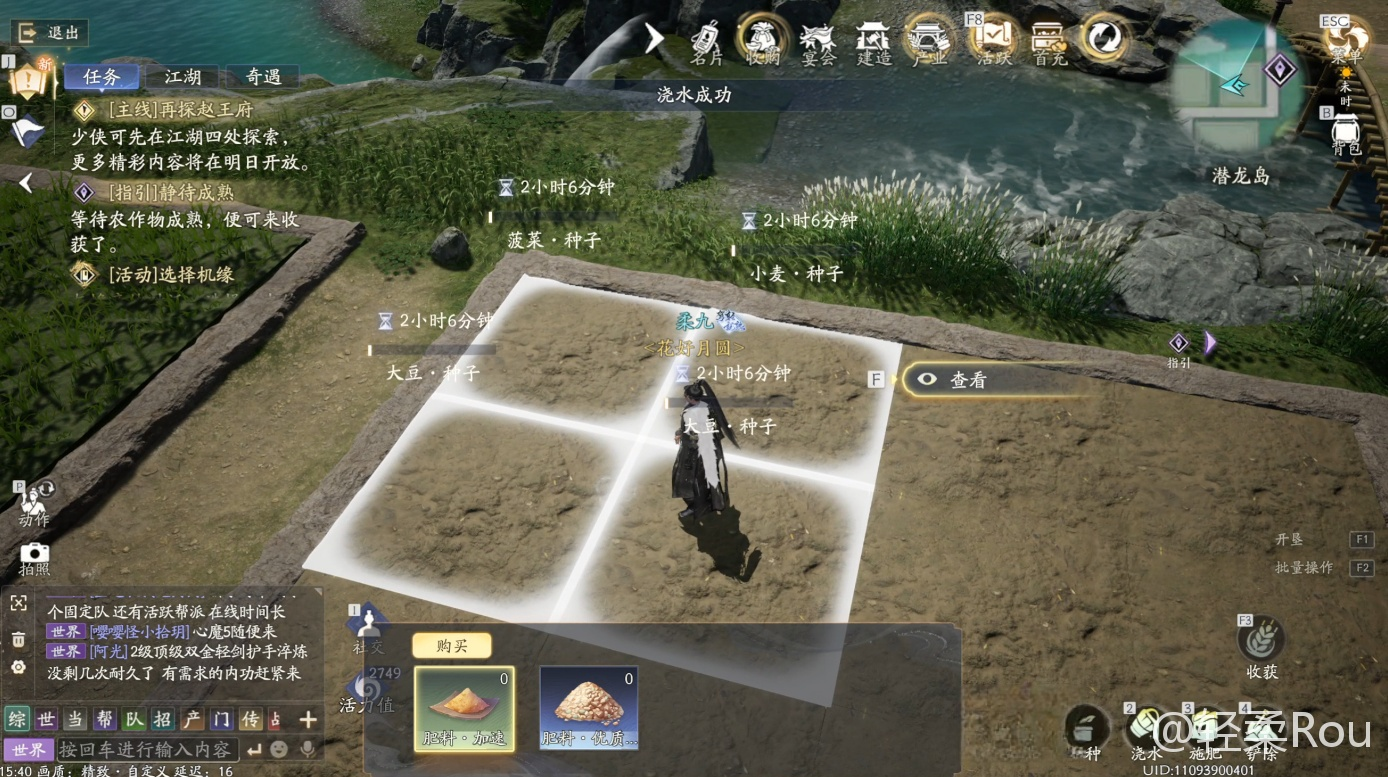Exit the farm via the 退出 button

49,32
